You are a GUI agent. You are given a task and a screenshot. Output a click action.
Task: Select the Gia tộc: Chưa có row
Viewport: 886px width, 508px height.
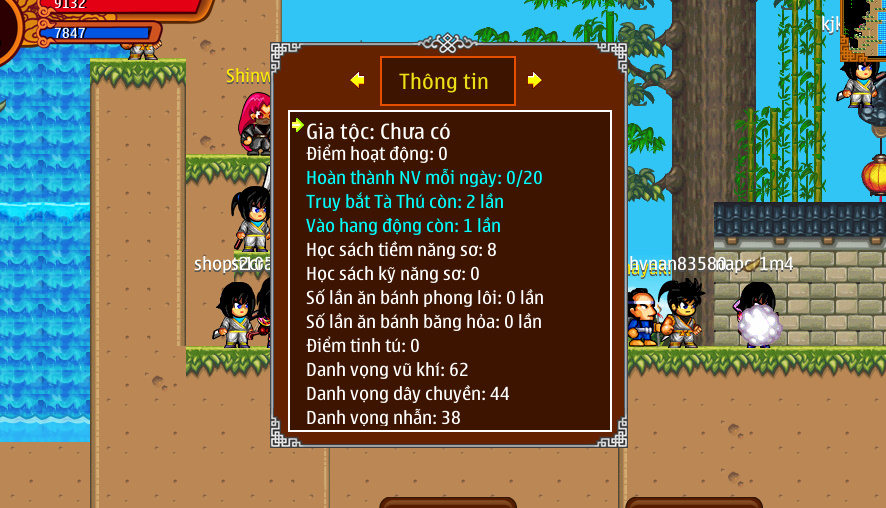(x=378, y=131)
